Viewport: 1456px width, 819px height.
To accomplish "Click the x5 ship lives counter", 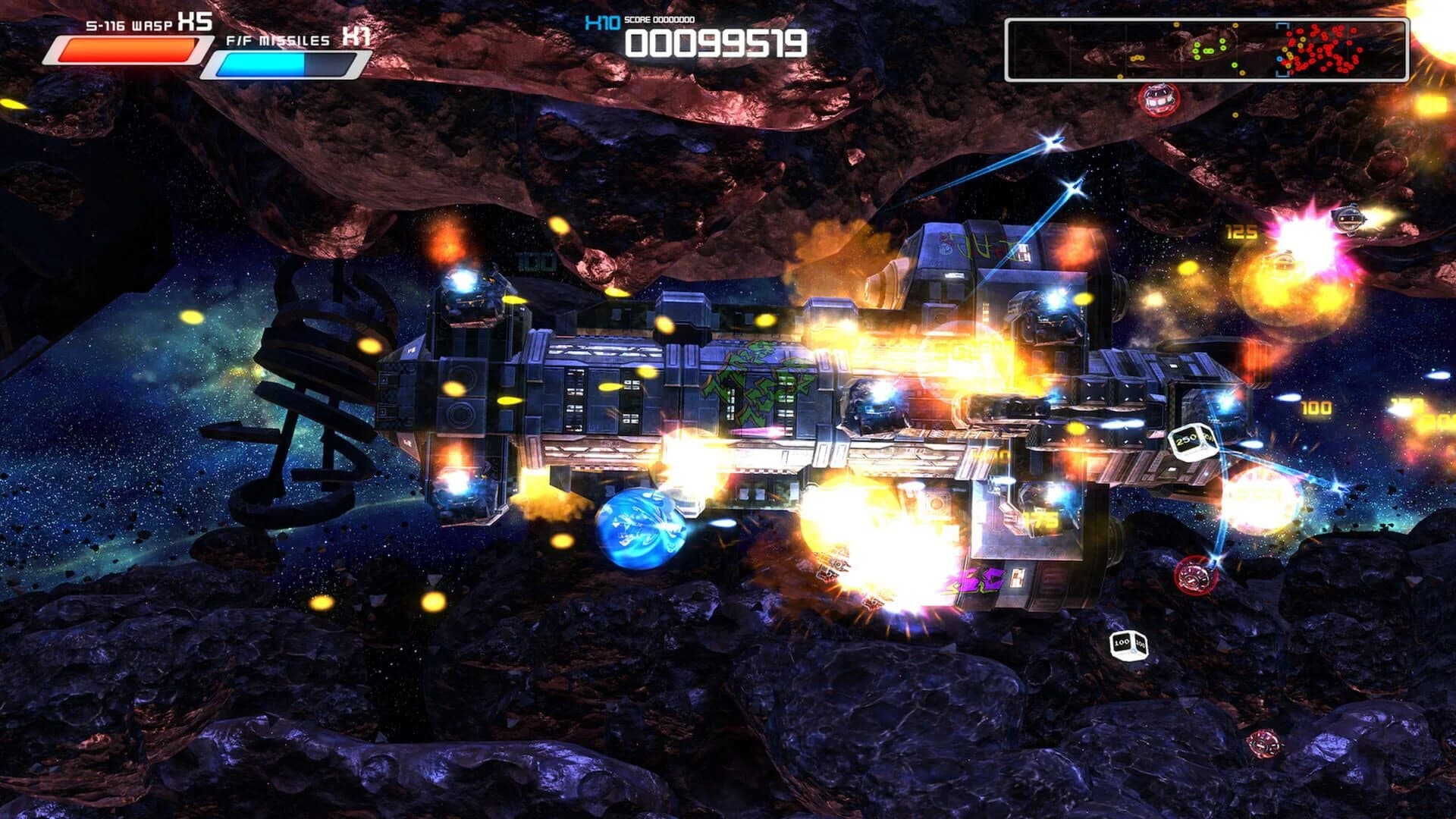I will 195,20.
